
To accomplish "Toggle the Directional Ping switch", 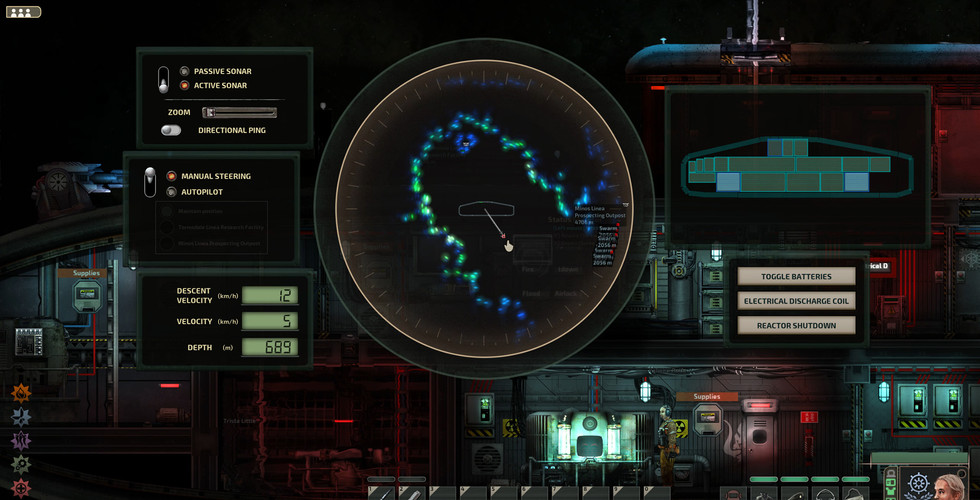I will point(172,130).
